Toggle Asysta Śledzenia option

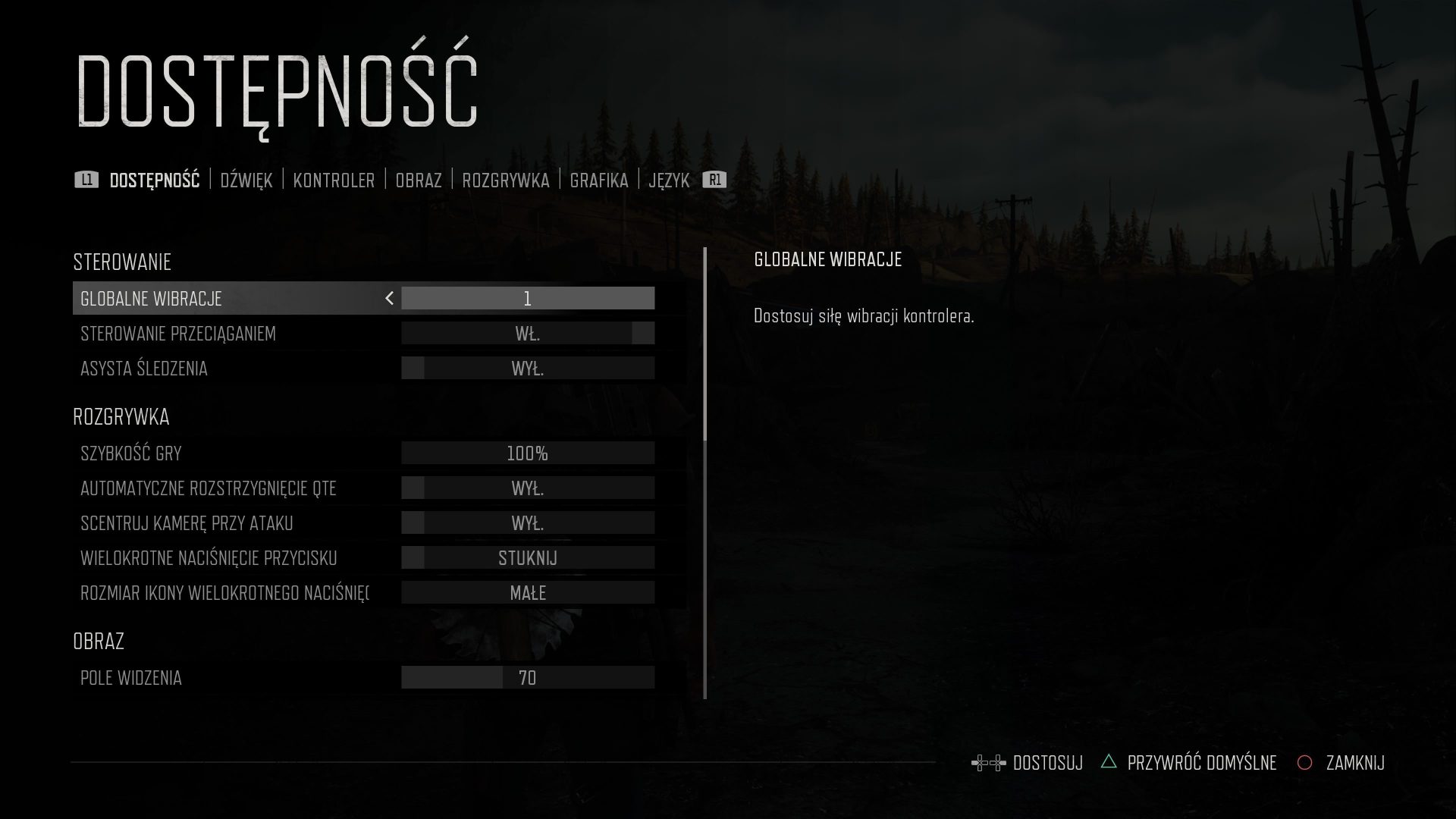(528, 368)
